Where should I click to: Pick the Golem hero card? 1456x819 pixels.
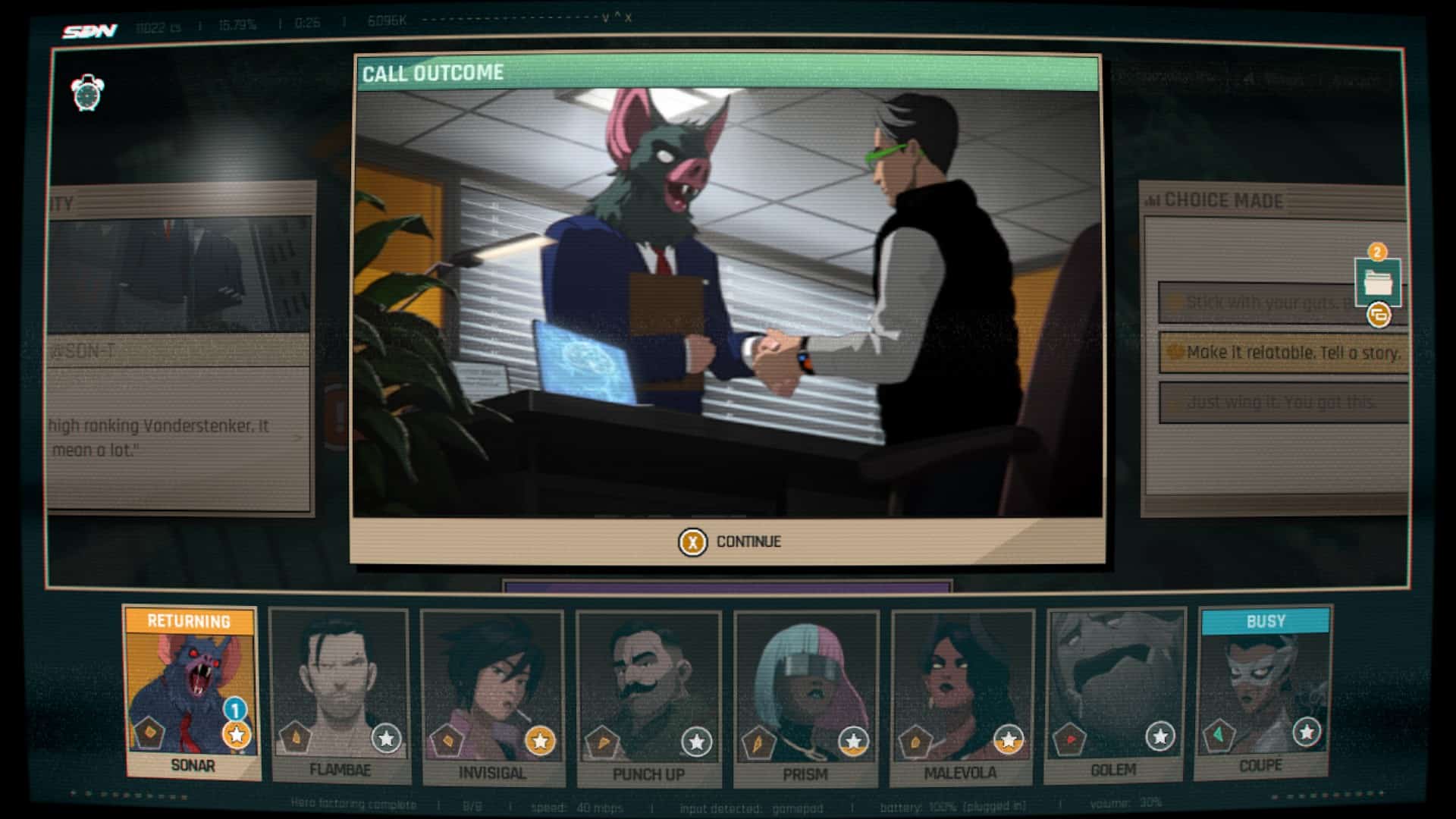tap(1114, 695)
